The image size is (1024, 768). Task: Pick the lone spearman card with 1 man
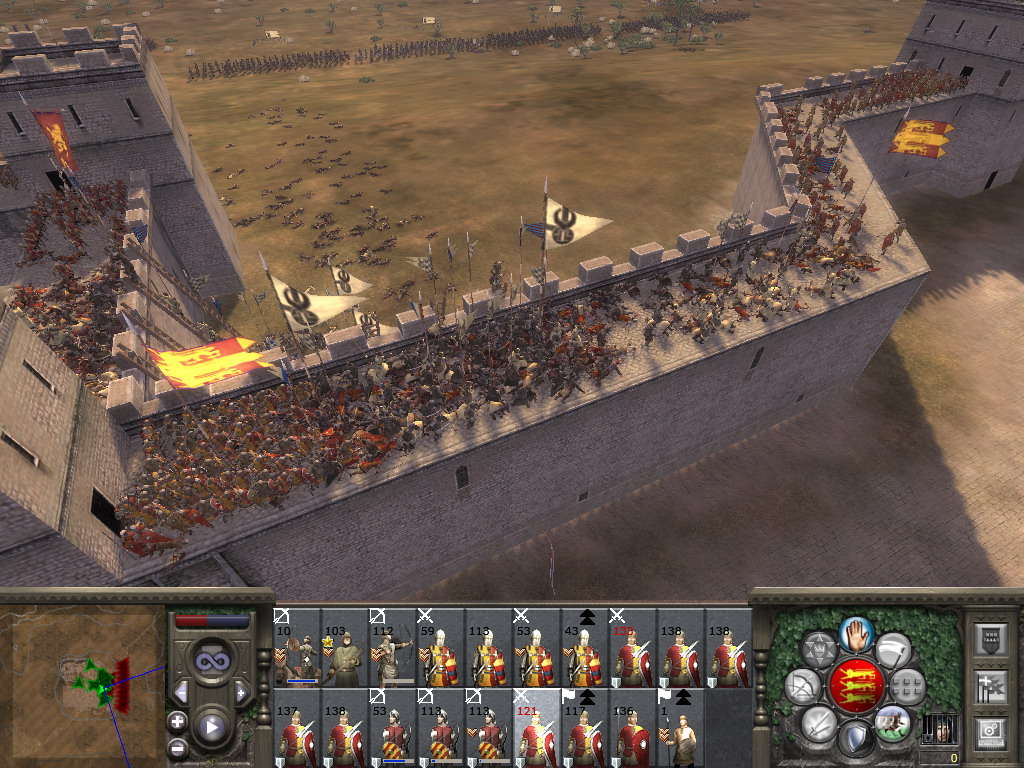click(x=681, y=728)
